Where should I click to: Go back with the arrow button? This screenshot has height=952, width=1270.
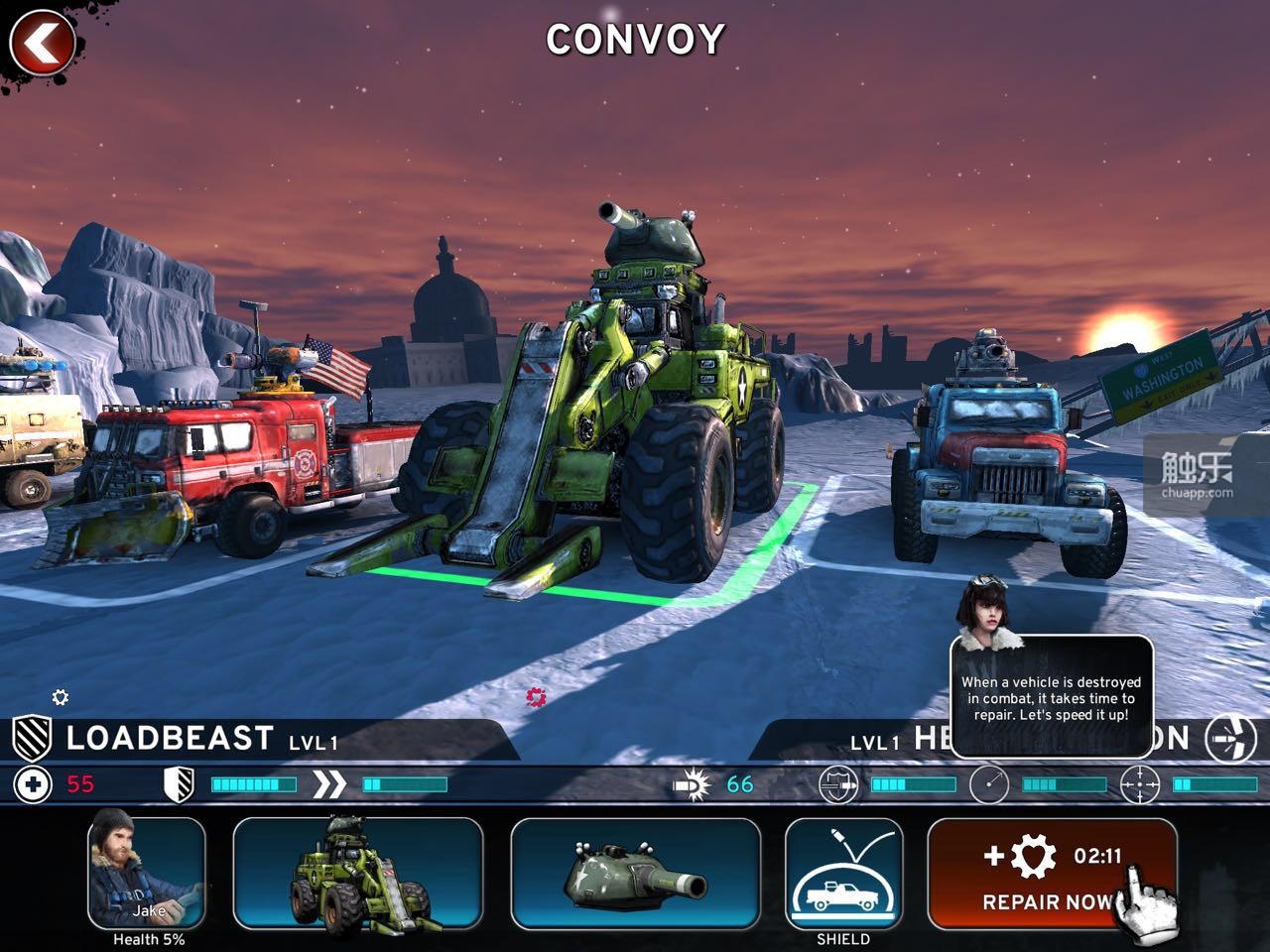[41, 43]
